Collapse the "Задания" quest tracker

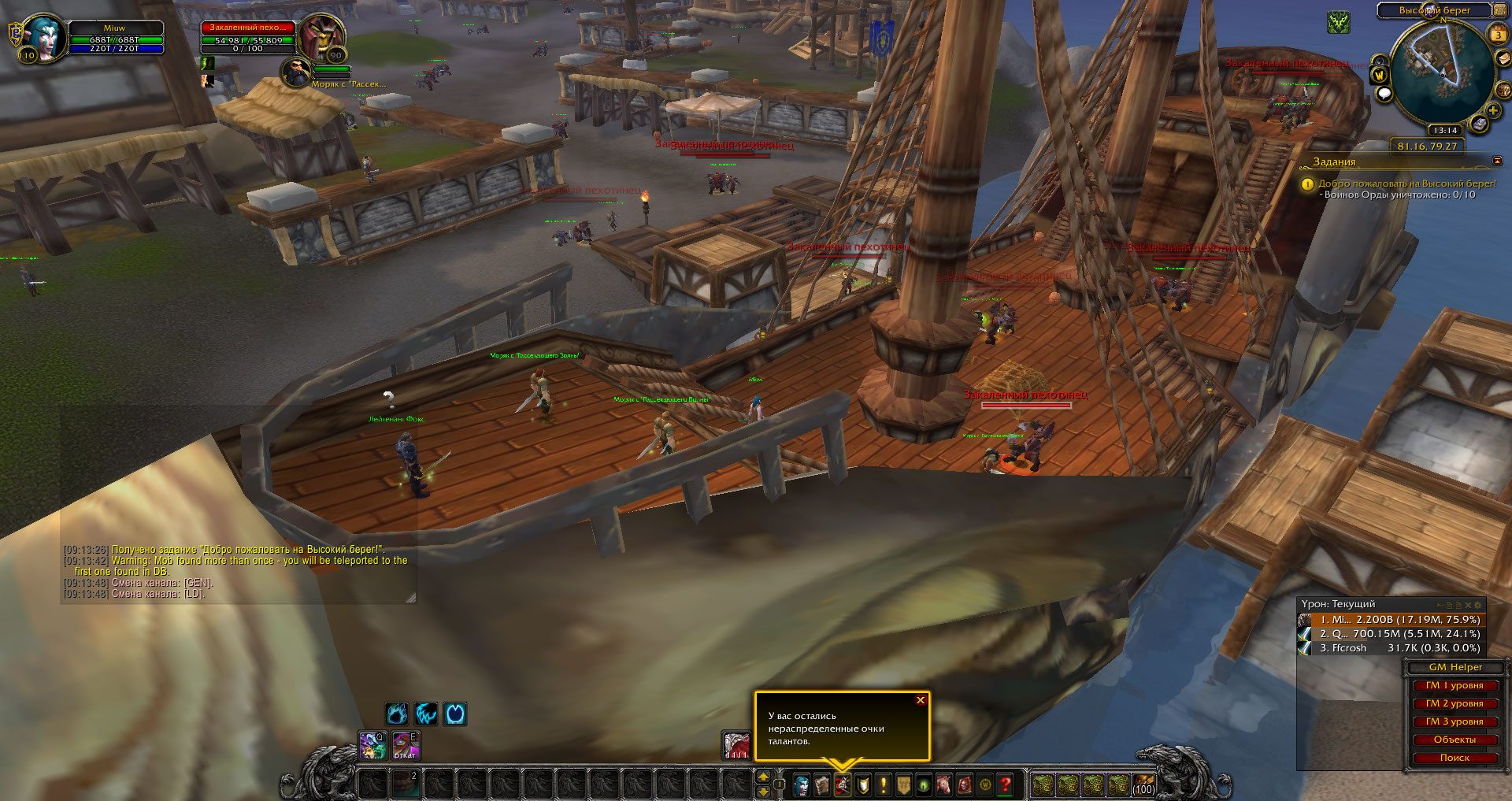click(x=1497, y=161)
